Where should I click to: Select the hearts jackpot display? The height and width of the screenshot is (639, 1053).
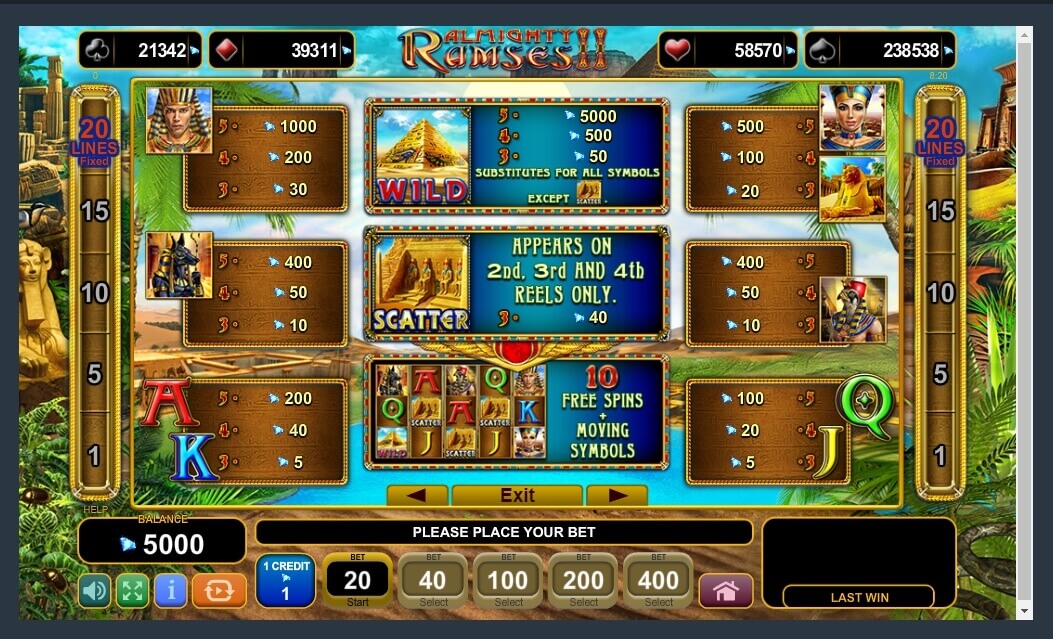click(x=727, y=50)
